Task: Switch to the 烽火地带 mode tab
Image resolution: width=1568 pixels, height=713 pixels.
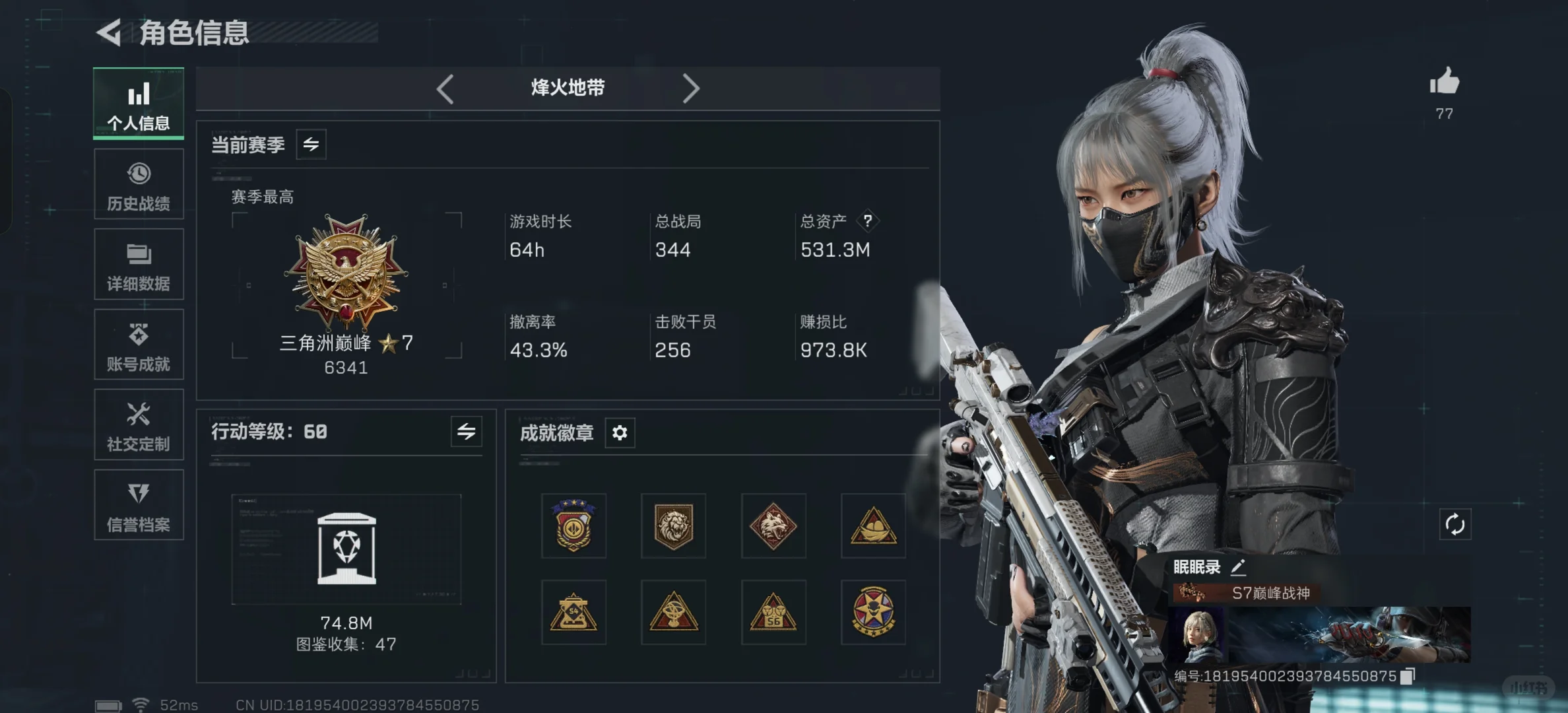Action: pos(568,88)
